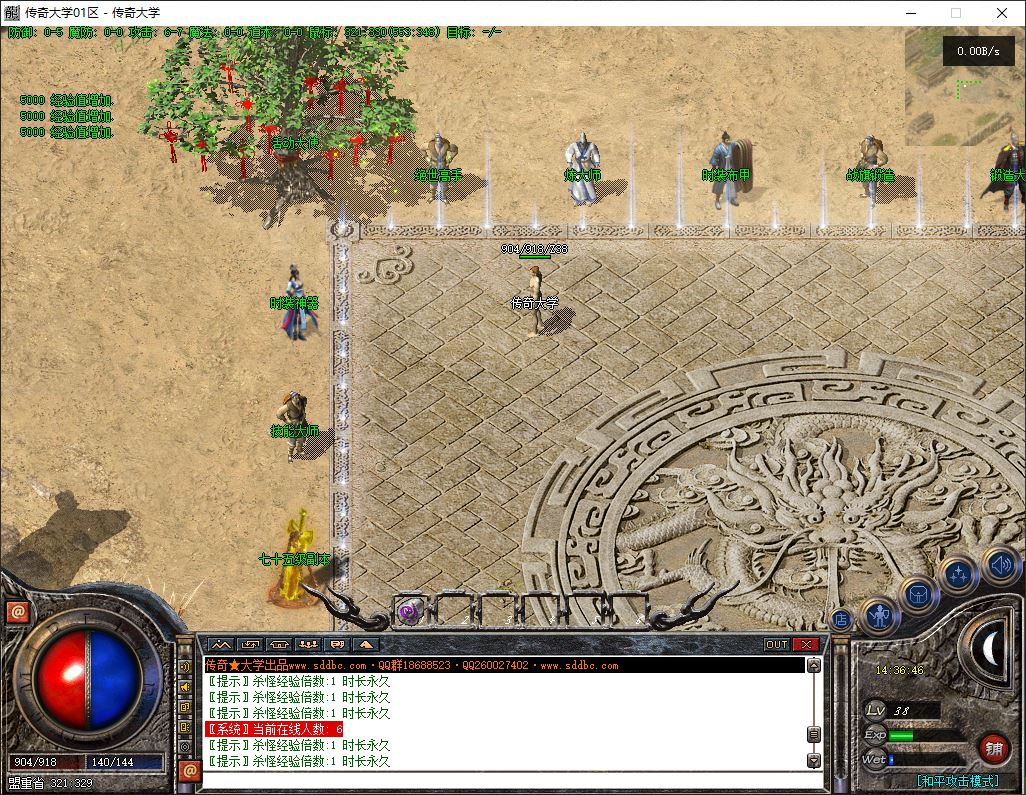Open the shop via the 店 button

point(841,619)
